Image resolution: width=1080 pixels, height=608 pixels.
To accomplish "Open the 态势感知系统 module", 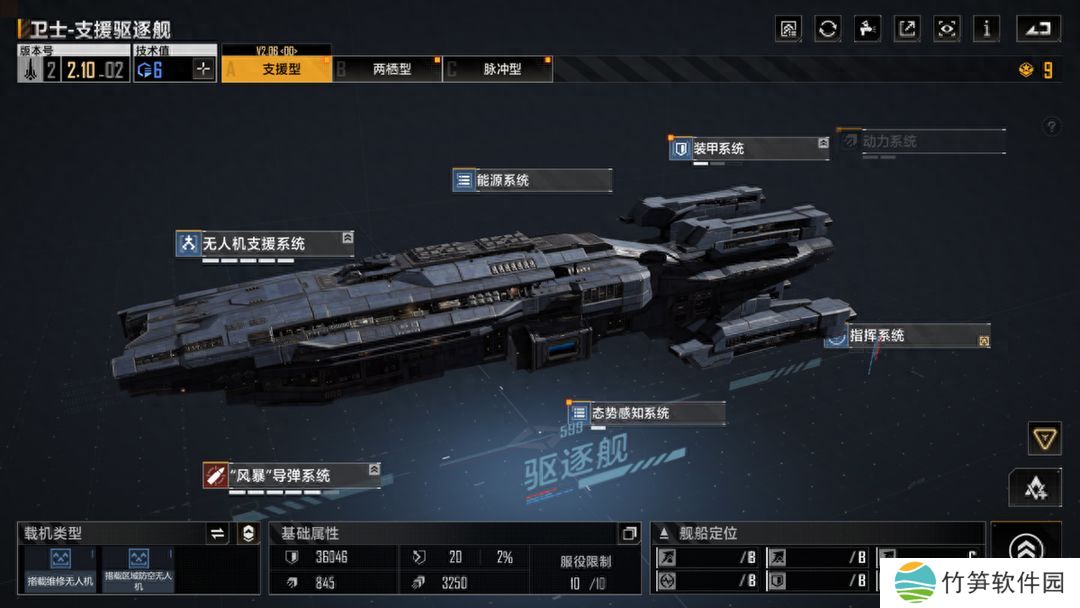I will tap(646, 413).
